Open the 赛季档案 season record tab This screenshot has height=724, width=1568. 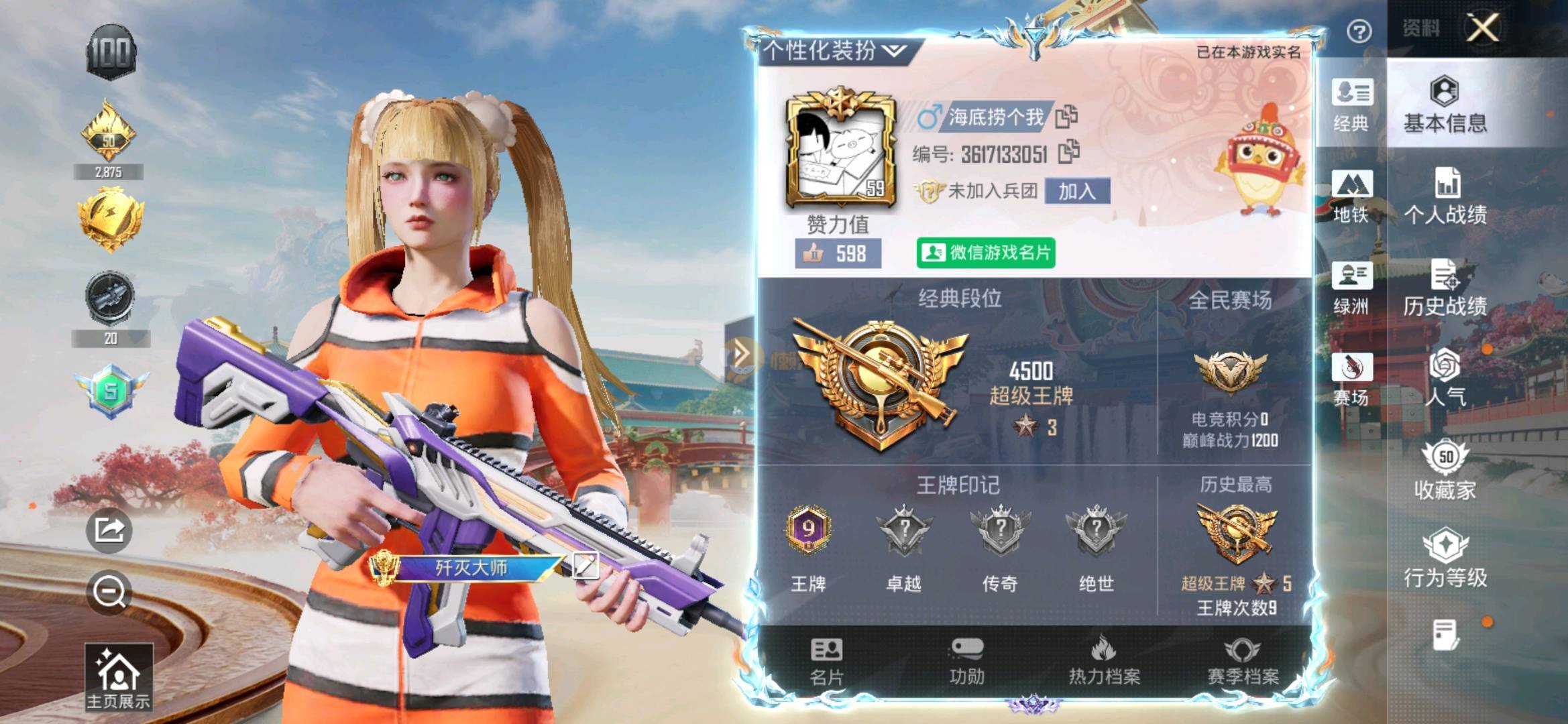pos(1243,662)
